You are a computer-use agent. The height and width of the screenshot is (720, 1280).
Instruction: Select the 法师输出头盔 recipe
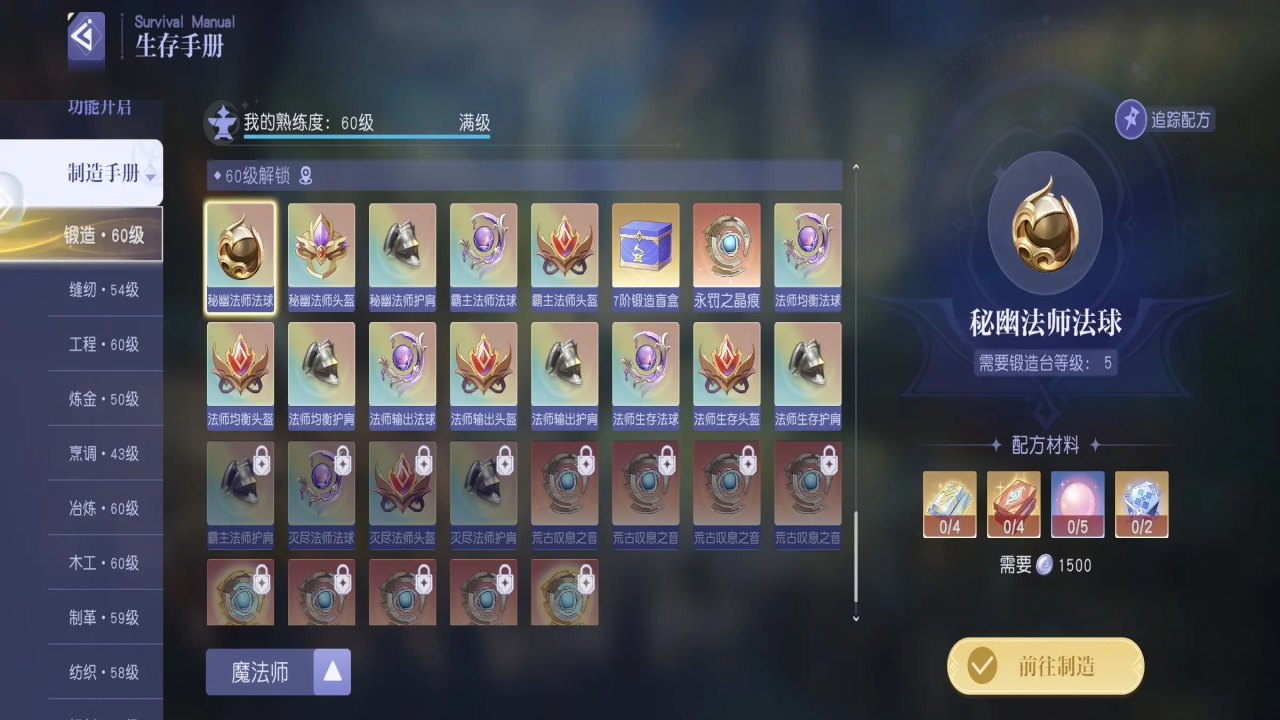click(x=483, y=375)
